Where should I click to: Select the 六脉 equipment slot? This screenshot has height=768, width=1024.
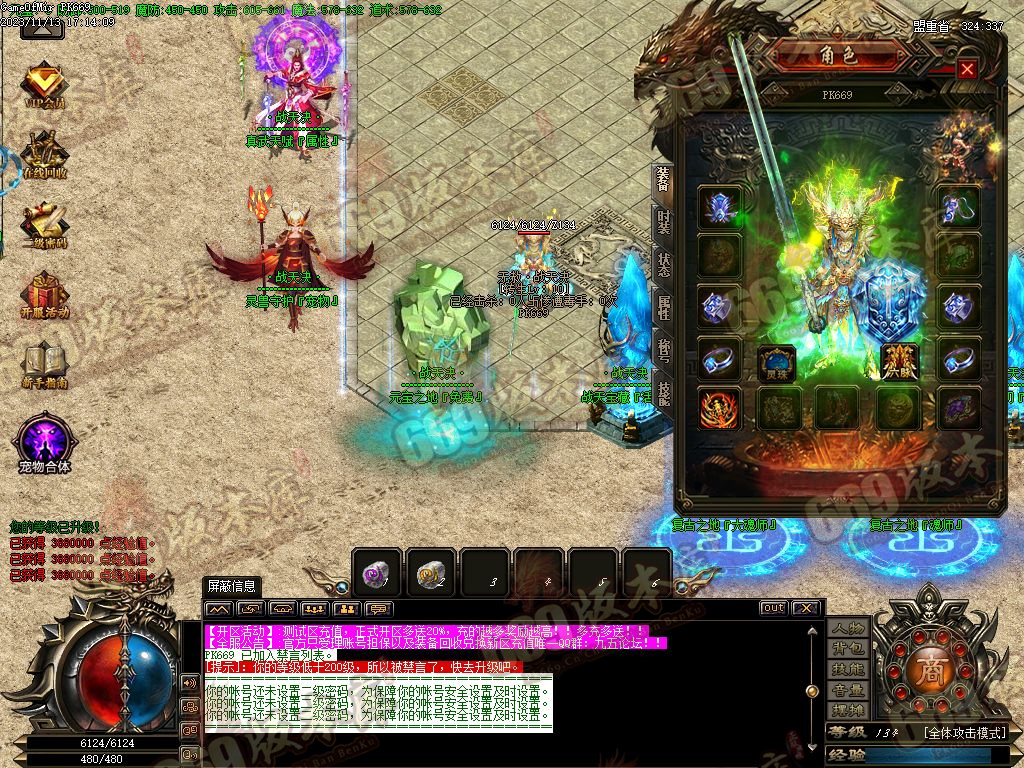click(899, 363)
